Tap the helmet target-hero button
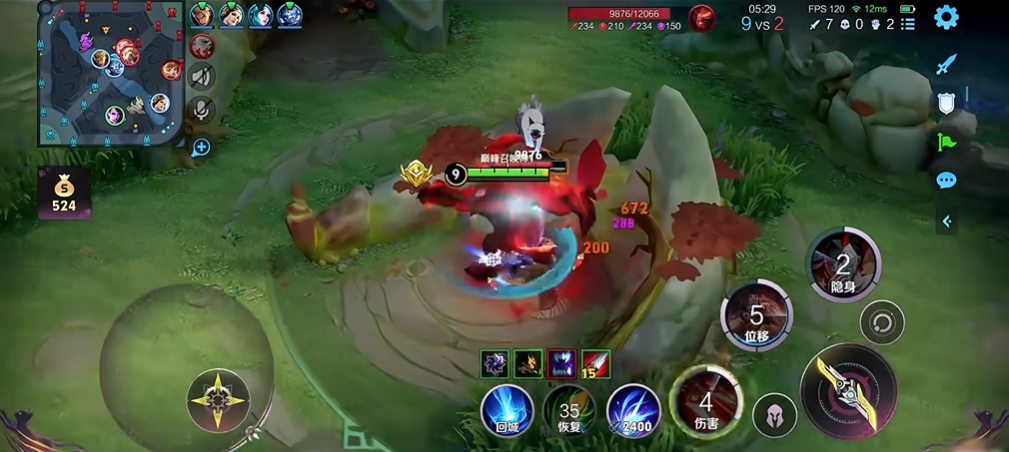Screen dimensions: 1009x452 (774, 415)
